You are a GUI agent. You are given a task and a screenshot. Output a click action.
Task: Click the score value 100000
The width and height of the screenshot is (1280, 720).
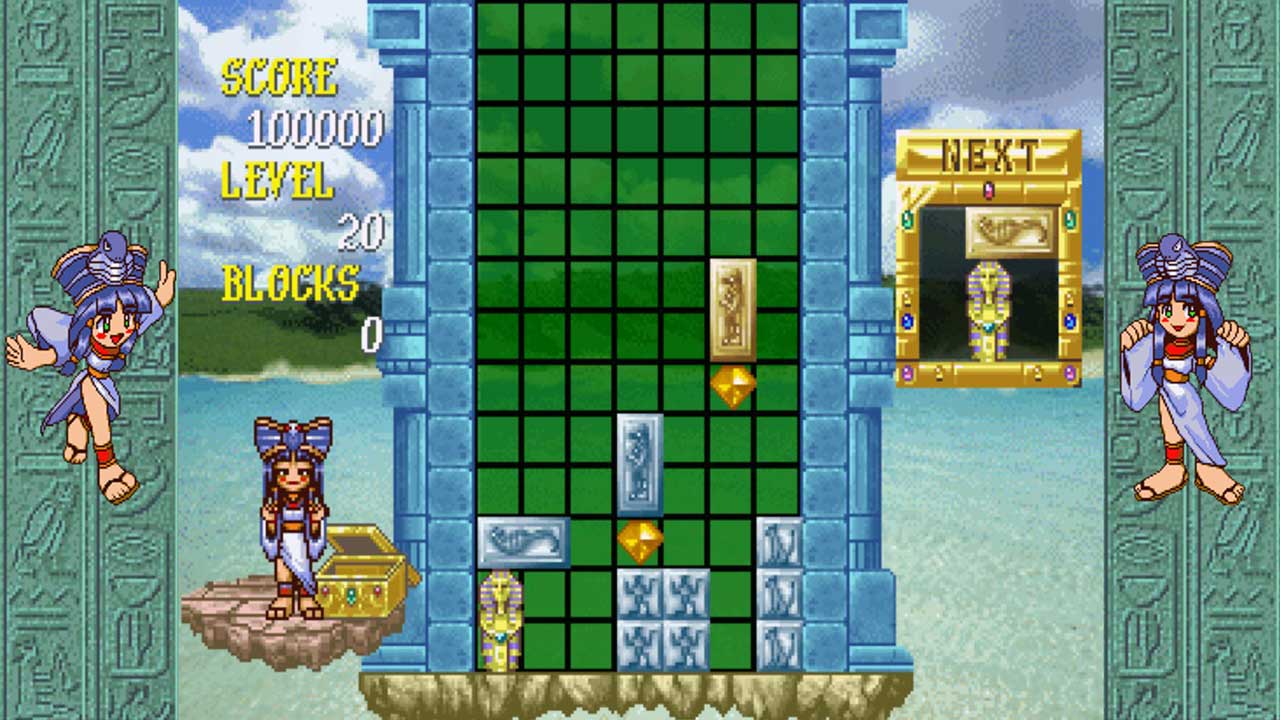point(315,128)
